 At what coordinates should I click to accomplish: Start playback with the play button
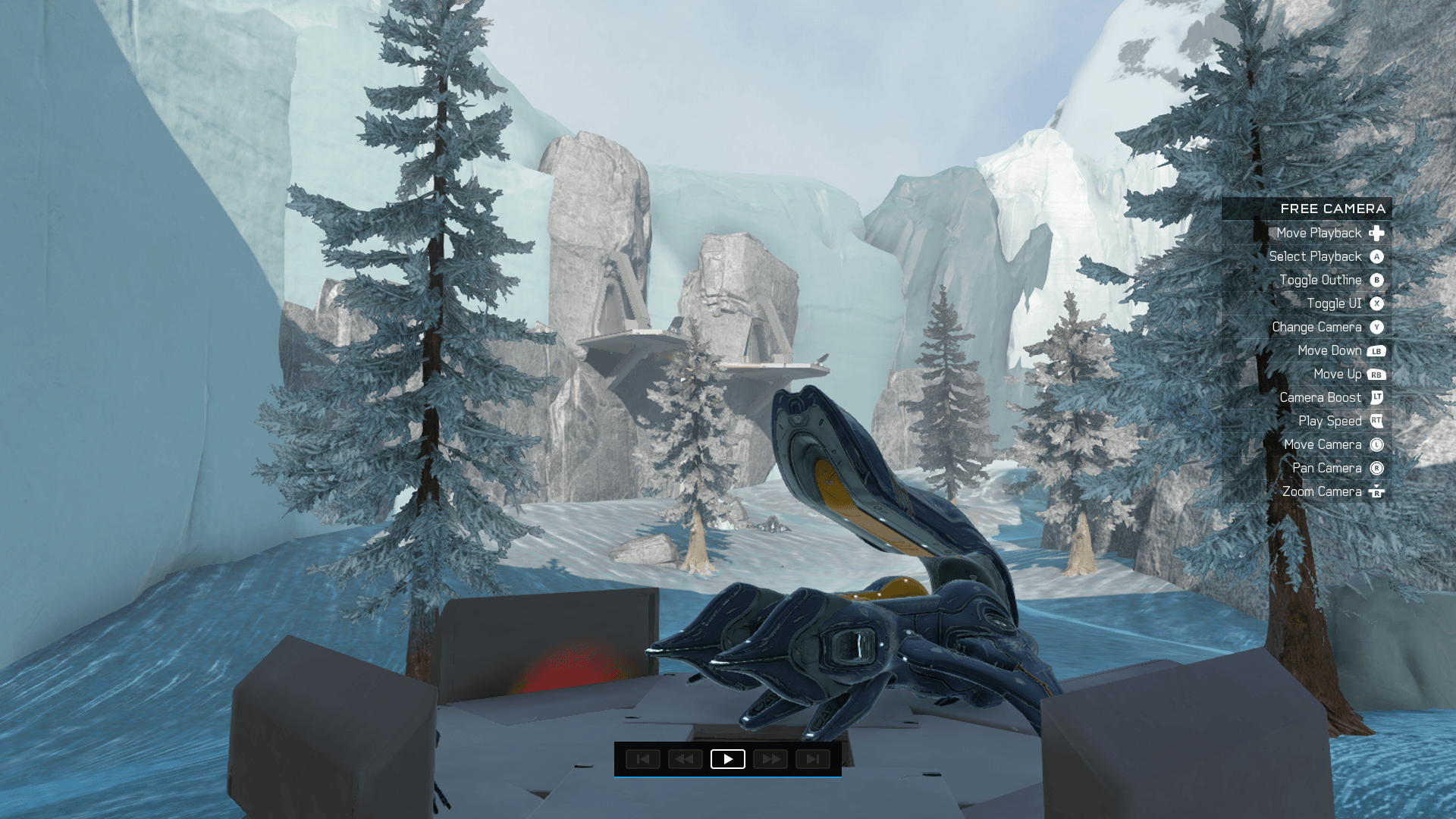coord(727,759)
